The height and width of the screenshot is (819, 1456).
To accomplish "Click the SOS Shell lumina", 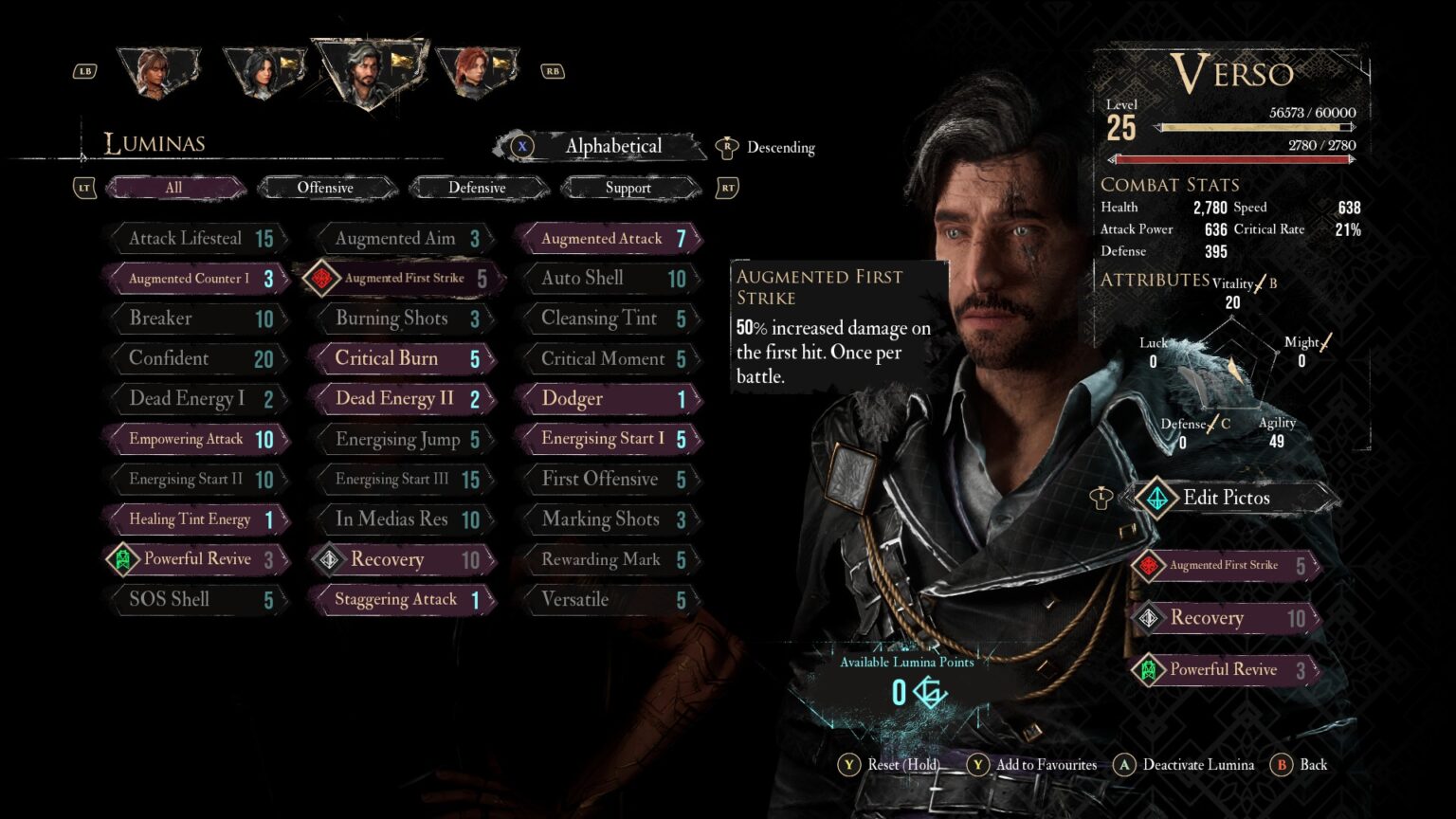I will click(198, 599).
